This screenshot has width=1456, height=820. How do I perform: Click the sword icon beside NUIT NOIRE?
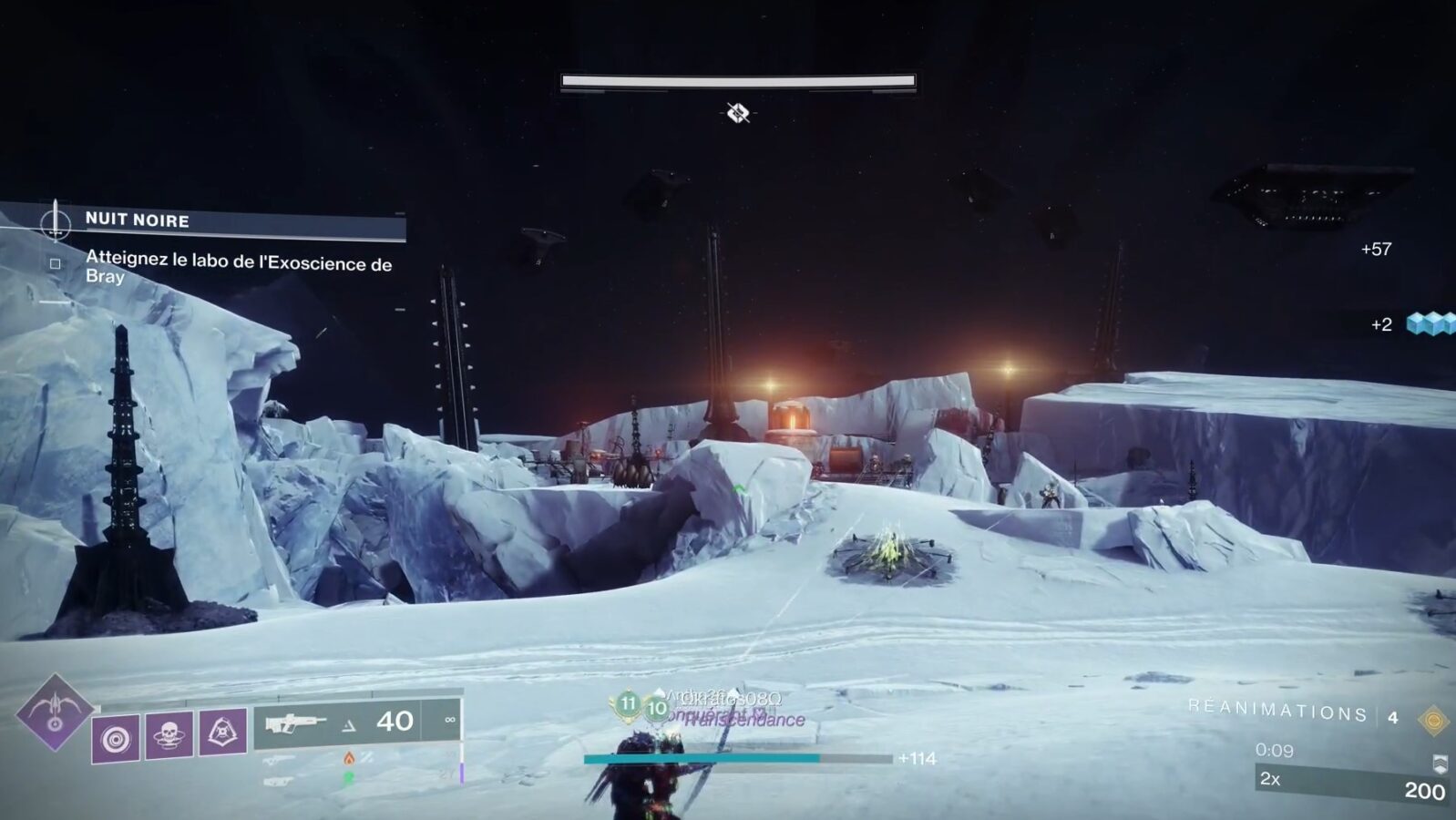coord(55,220)
